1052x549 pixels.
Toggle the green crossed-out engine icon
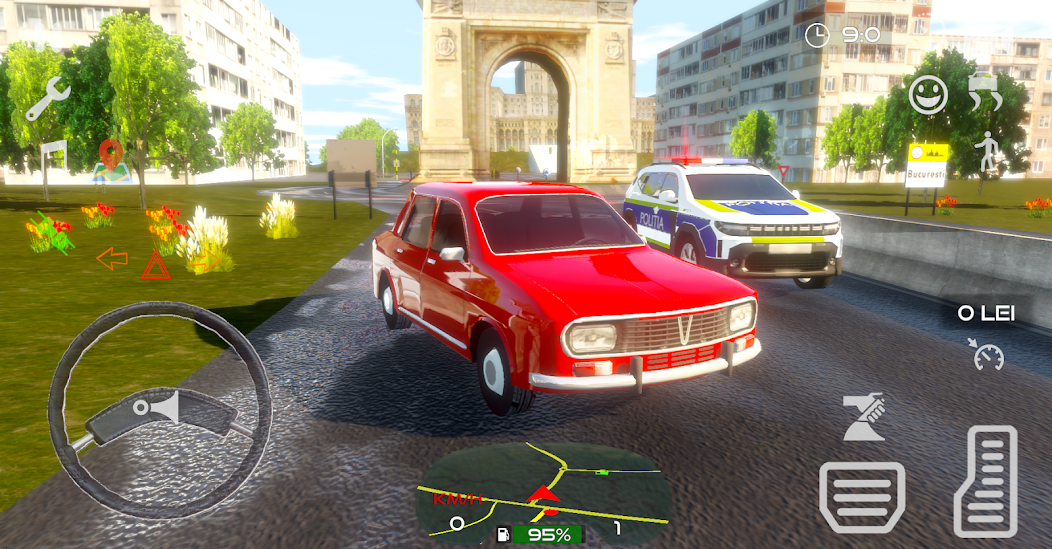point(50,234)
